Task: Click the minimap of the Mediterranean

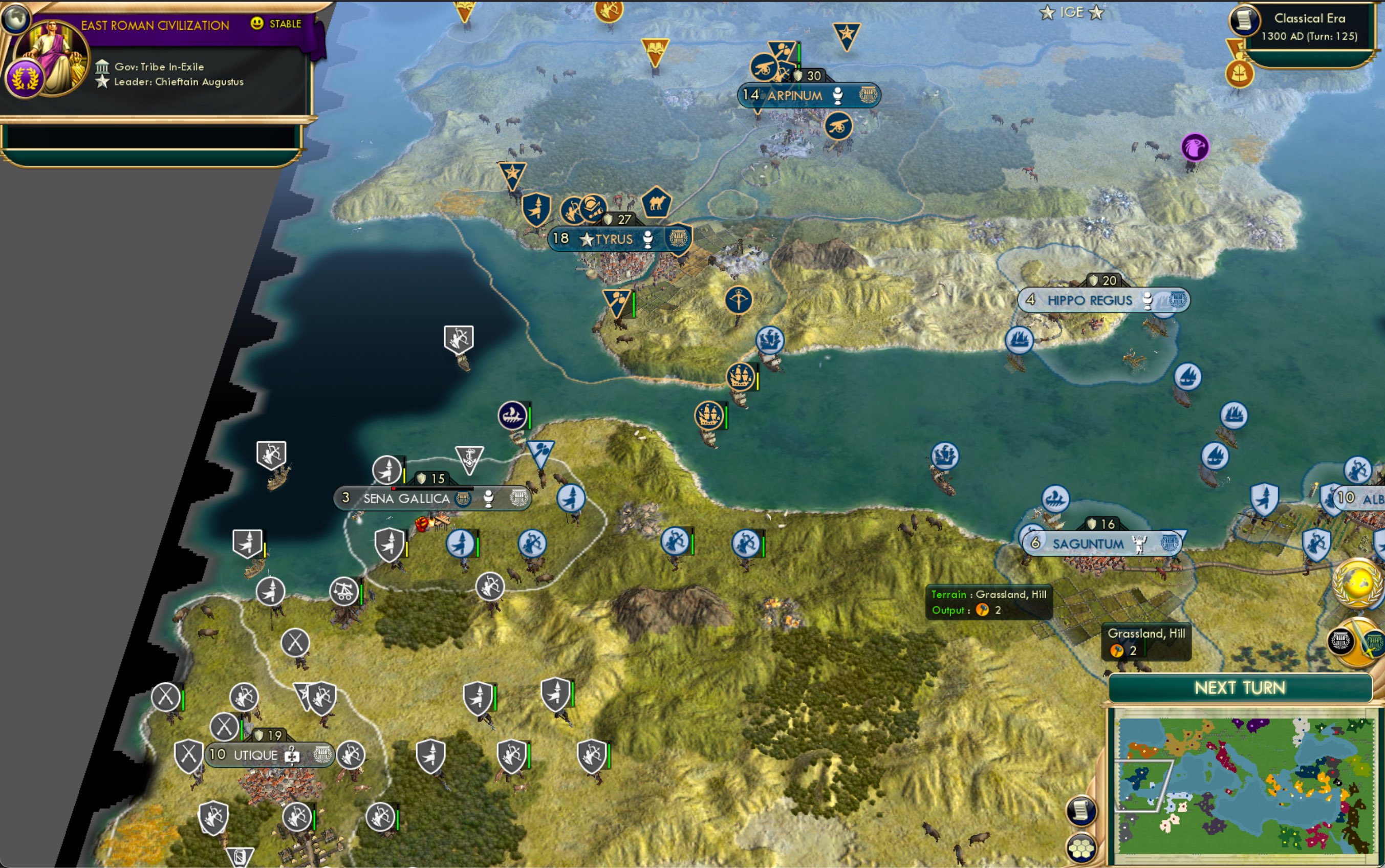Action: point(1244,784)
